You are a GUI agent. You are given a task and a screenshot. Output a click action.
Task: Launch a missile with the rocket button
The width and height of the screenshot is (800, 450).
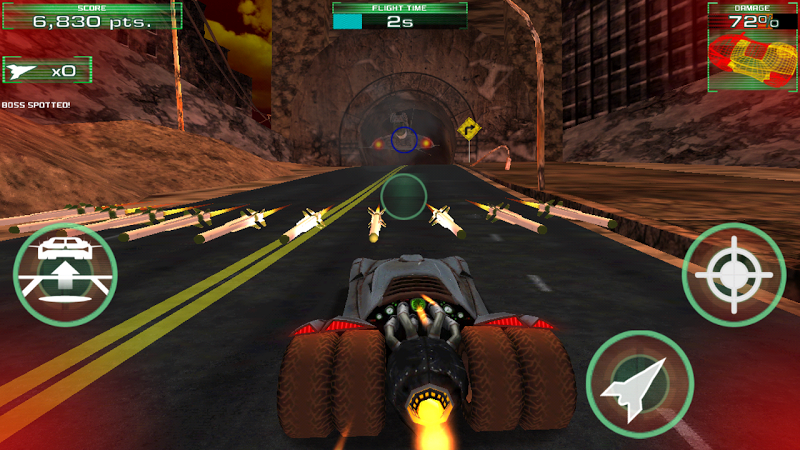pos(639,383)
